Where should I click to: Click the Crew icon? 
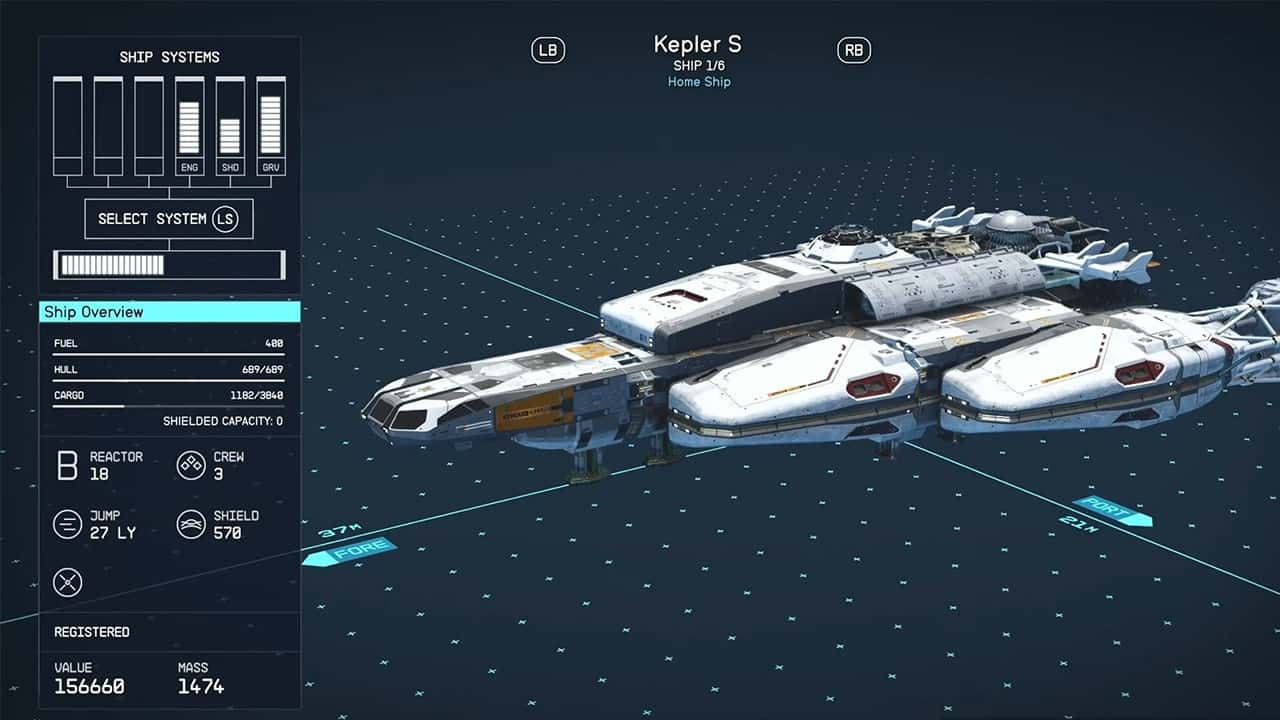(x=191, y=465)
